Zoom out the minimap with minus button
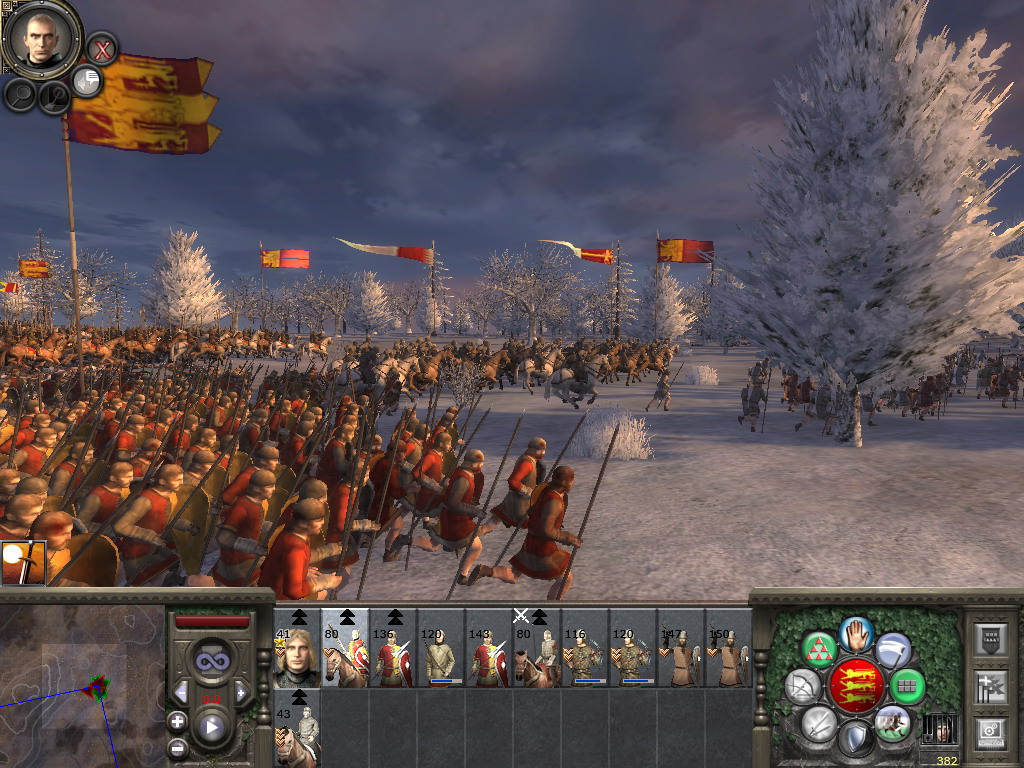Viewport: 1024px width, 768px height. [177, 747]
